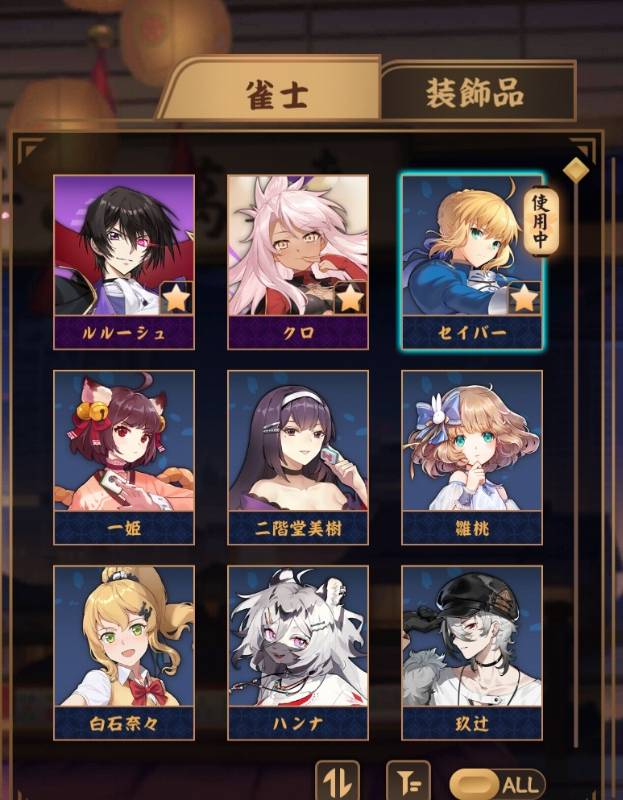Select the ルルーシュ character card

124,261
